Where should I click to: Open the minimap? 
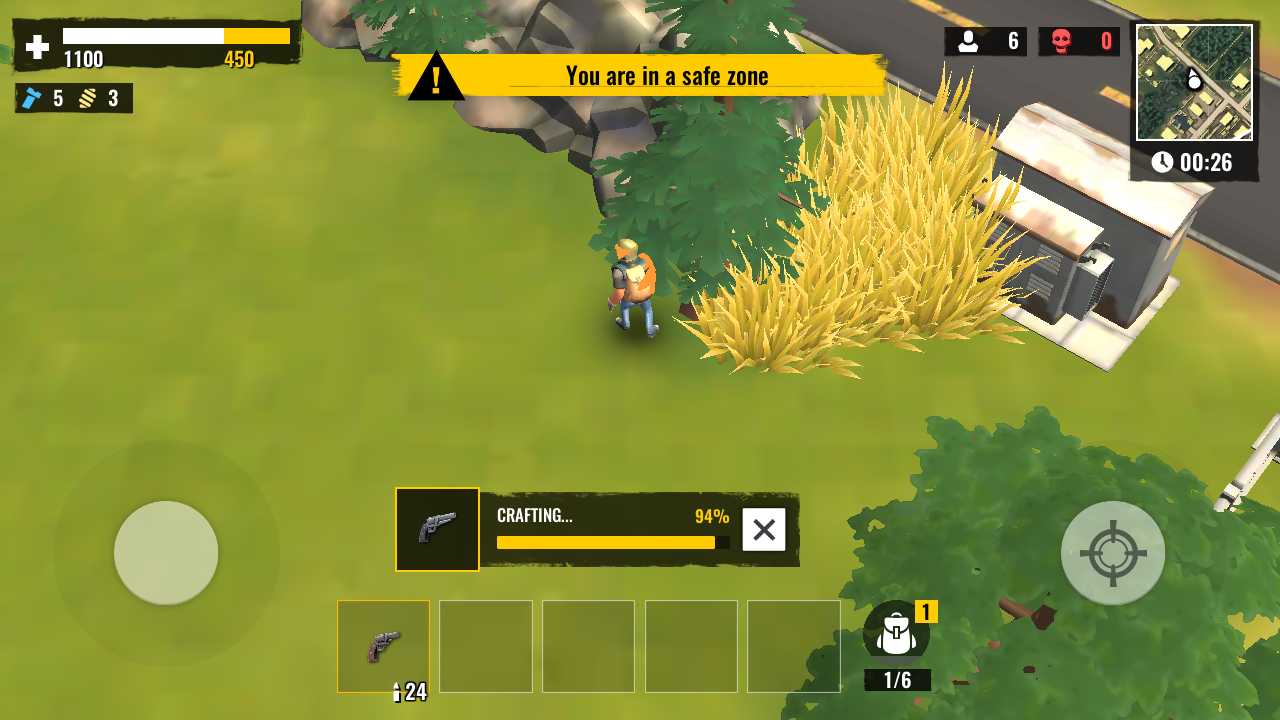pyautogui.click(x=1194, y=82)
